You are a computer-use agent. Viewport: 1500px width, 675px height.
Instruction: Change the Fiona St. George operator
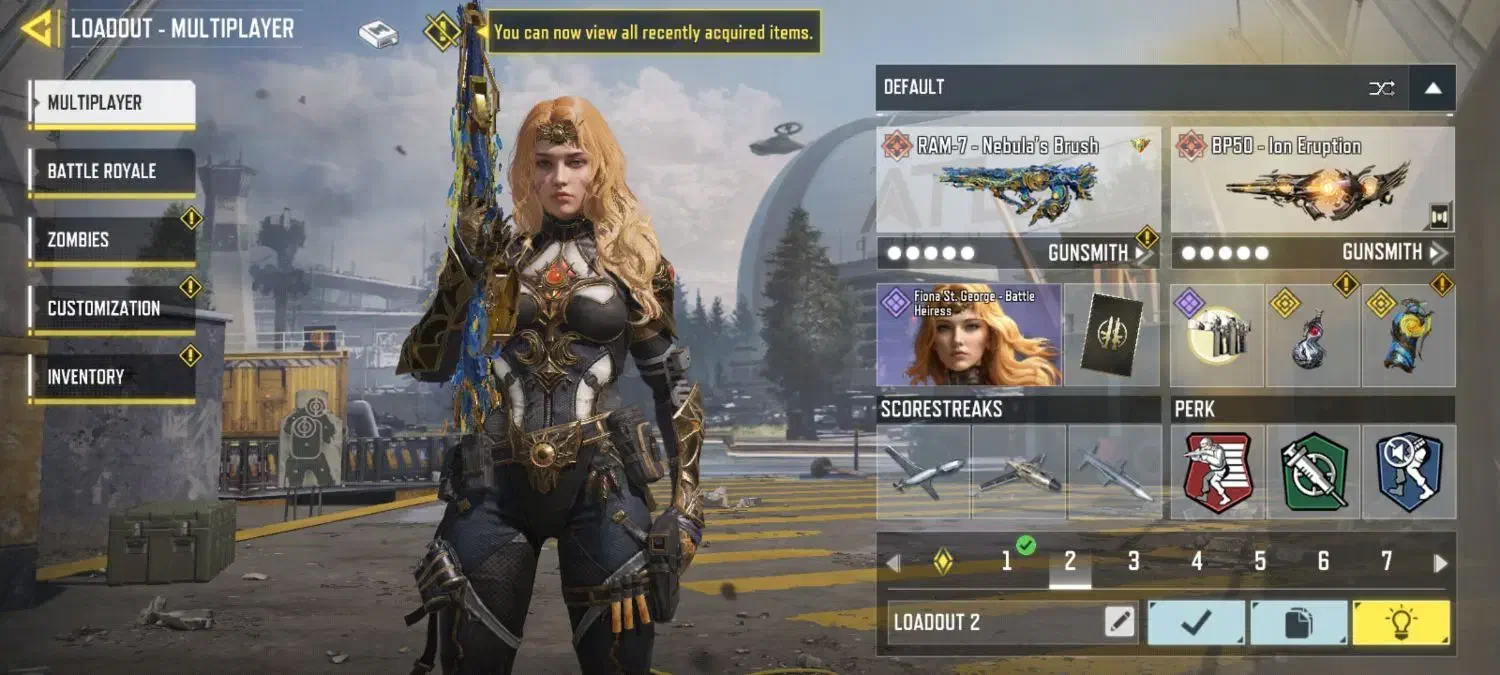point(968,335)
